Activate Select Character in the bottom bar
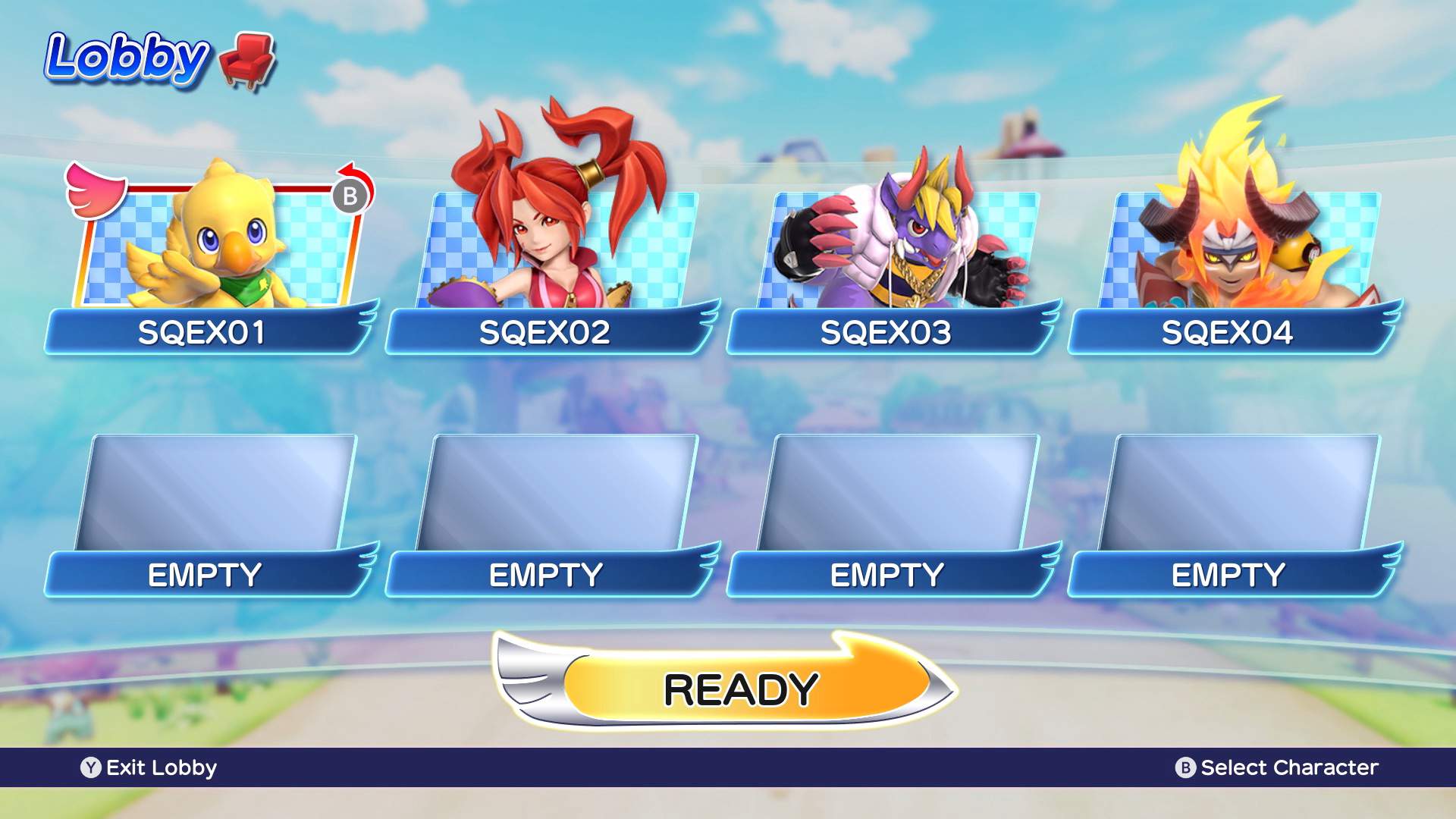Viewport: 1456px width, 819px height. (x=1277, y=767)
